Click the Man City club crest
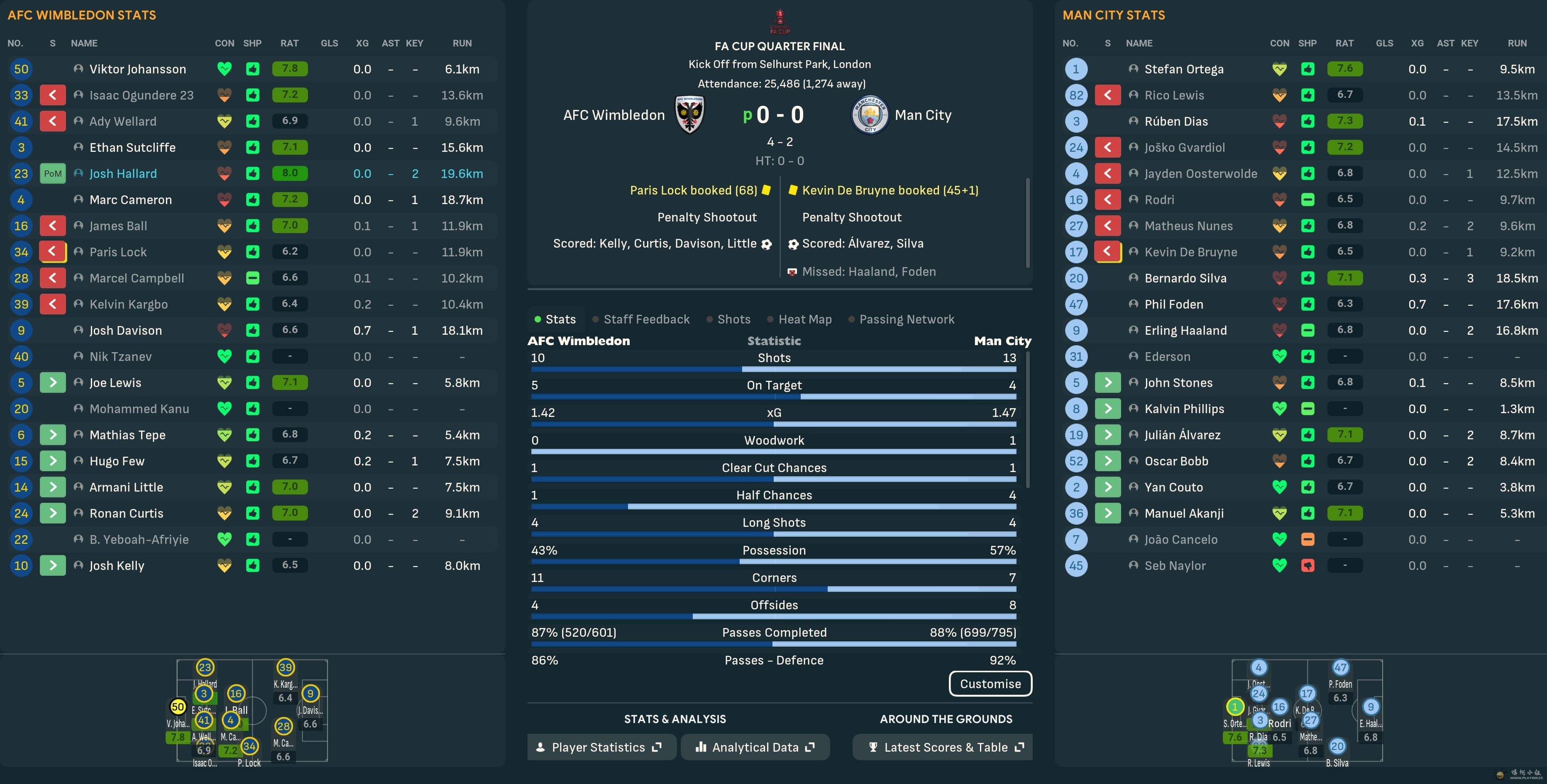Image resolution: width=1547 pixels, height=784 pixels. point(870,114)
